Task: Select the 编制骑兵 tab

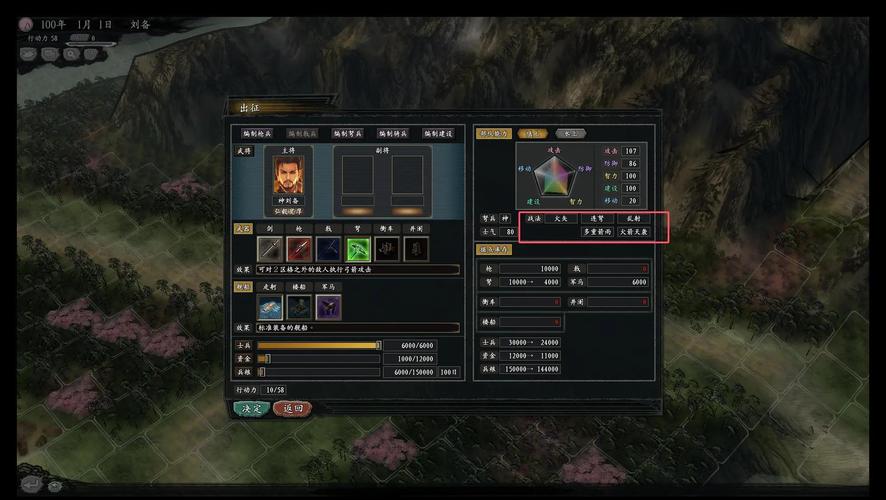Action: (392, 133)
